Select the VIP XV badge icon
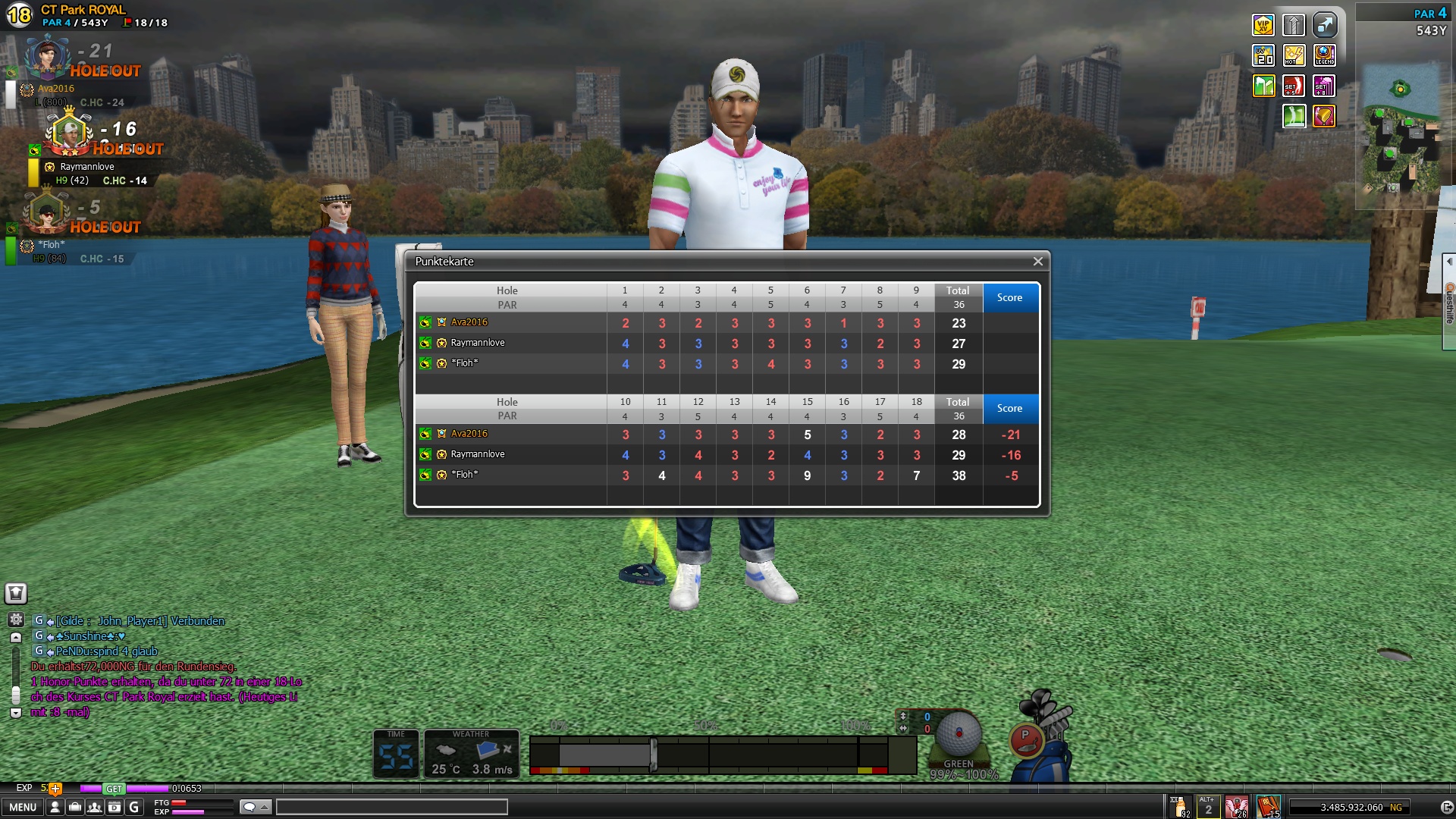Screen dimensions: 1456x819 (1263, 25)
